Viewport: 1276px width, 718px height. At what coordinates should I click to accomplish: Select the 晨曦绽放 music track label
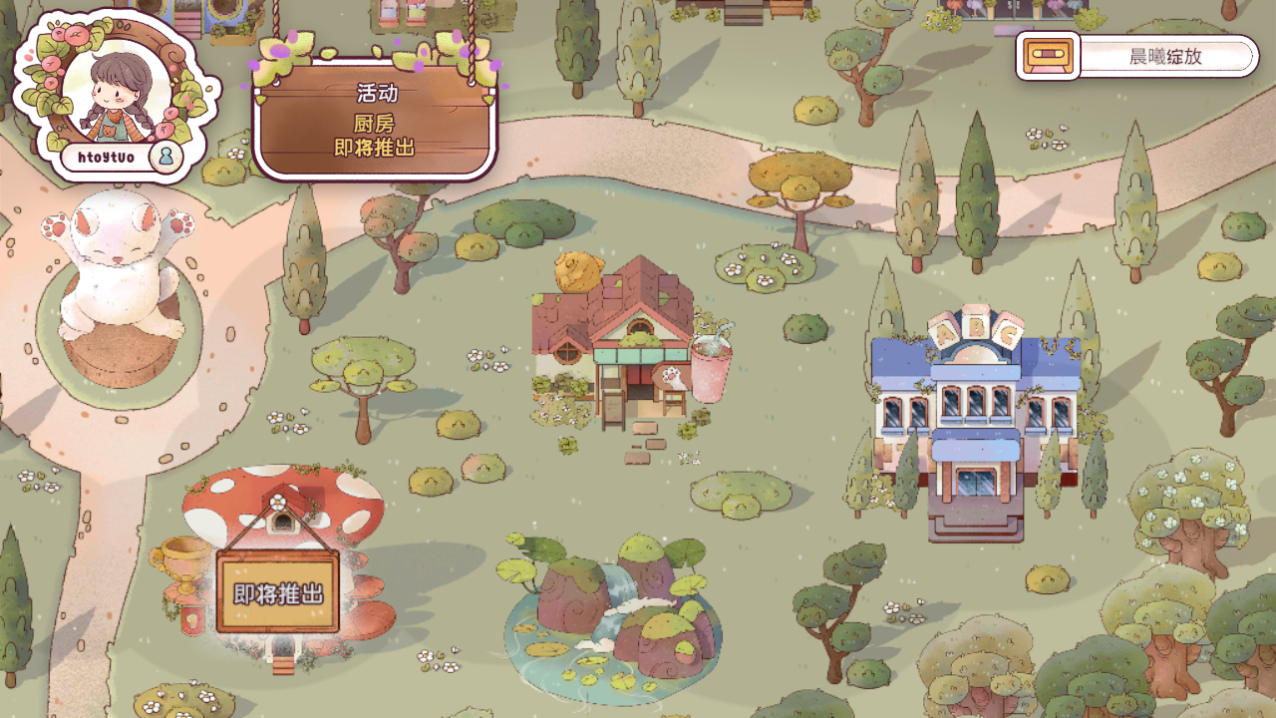1165,57
